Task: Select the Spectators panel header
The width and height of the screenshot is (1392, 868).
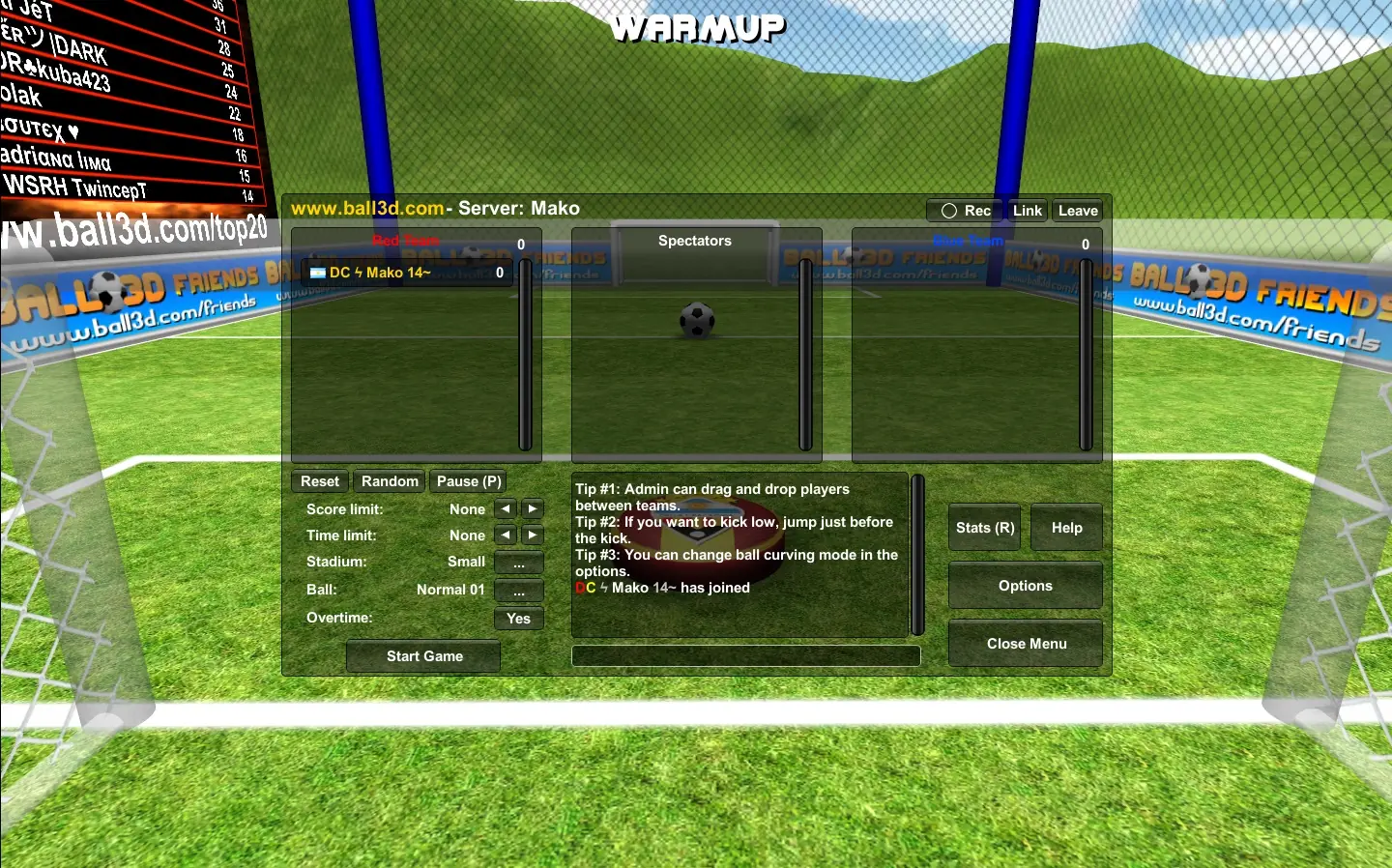Action: pyautogui.click(x=695, y=241)
